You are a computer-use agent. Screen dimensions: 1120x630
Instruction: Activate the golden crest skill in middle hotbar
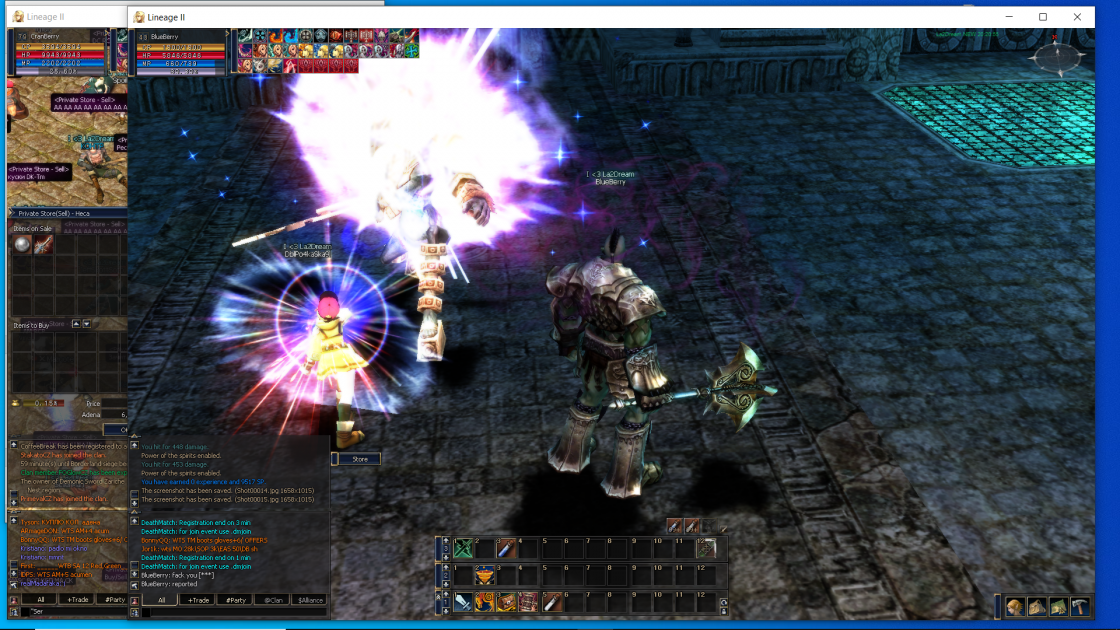(484, 575)
